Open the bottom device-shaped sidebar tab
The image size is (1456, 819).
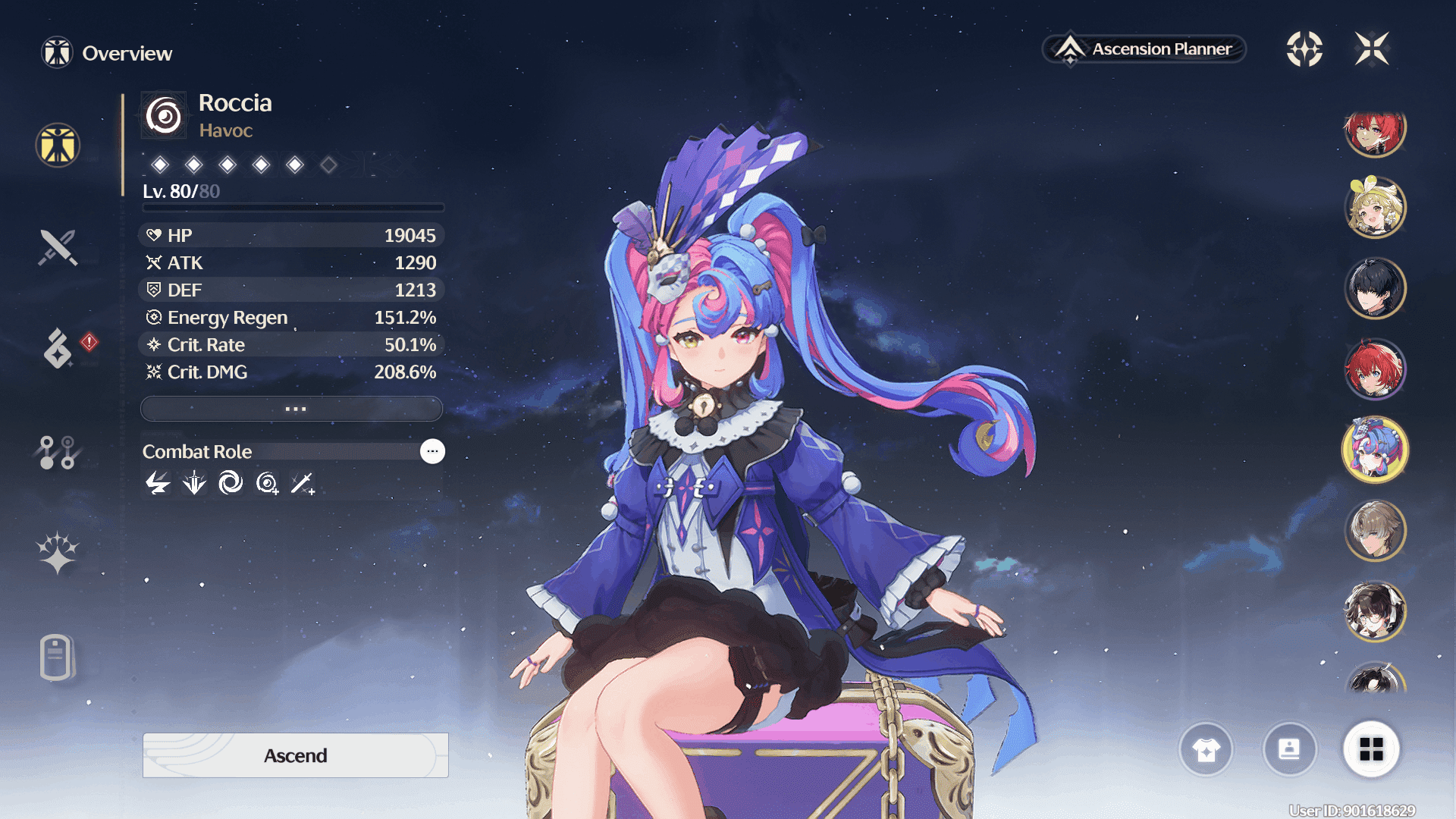[x=56, y=657]
